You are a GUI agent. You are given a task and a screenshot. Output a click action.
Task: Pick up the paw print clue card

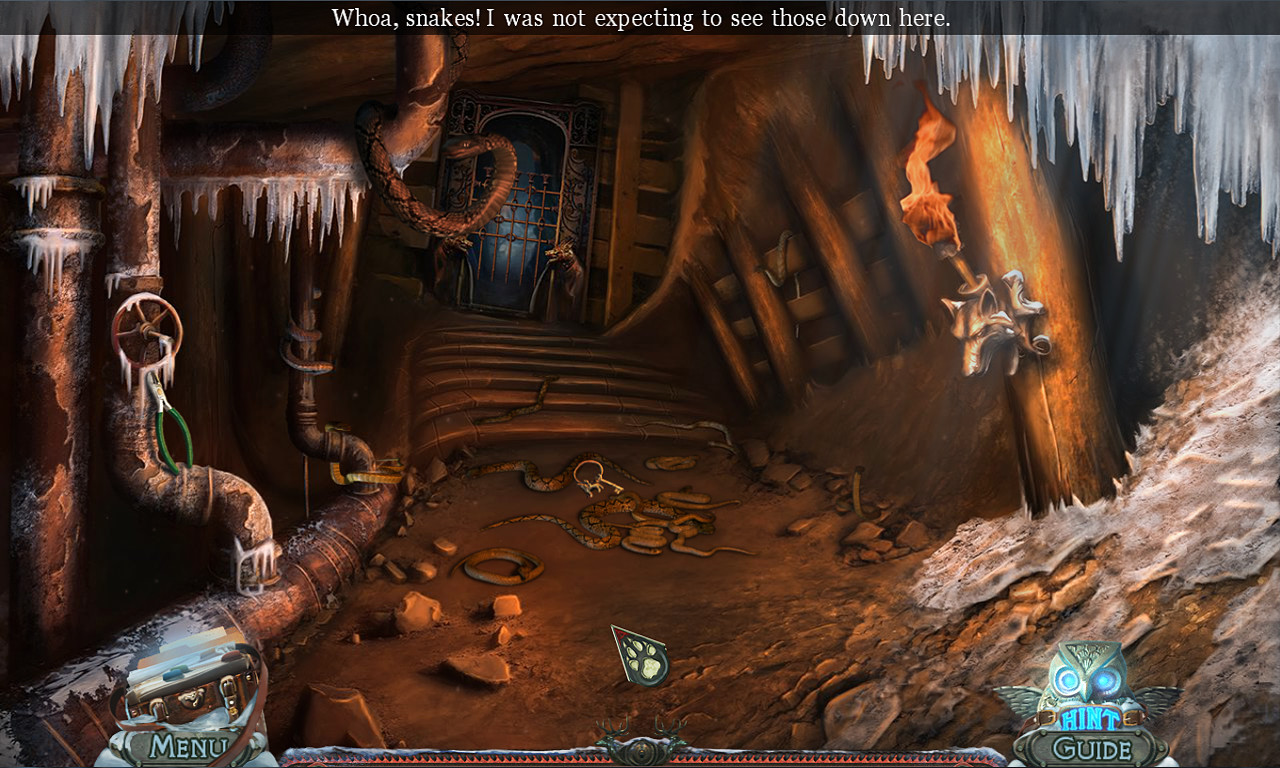(640, 655)
